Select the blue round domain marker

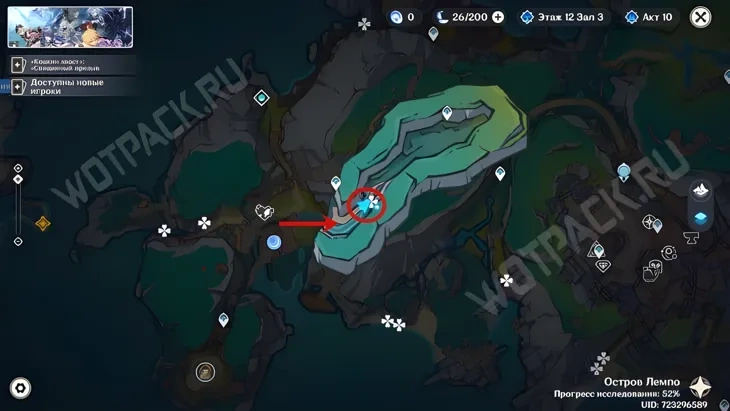point(274,242)
